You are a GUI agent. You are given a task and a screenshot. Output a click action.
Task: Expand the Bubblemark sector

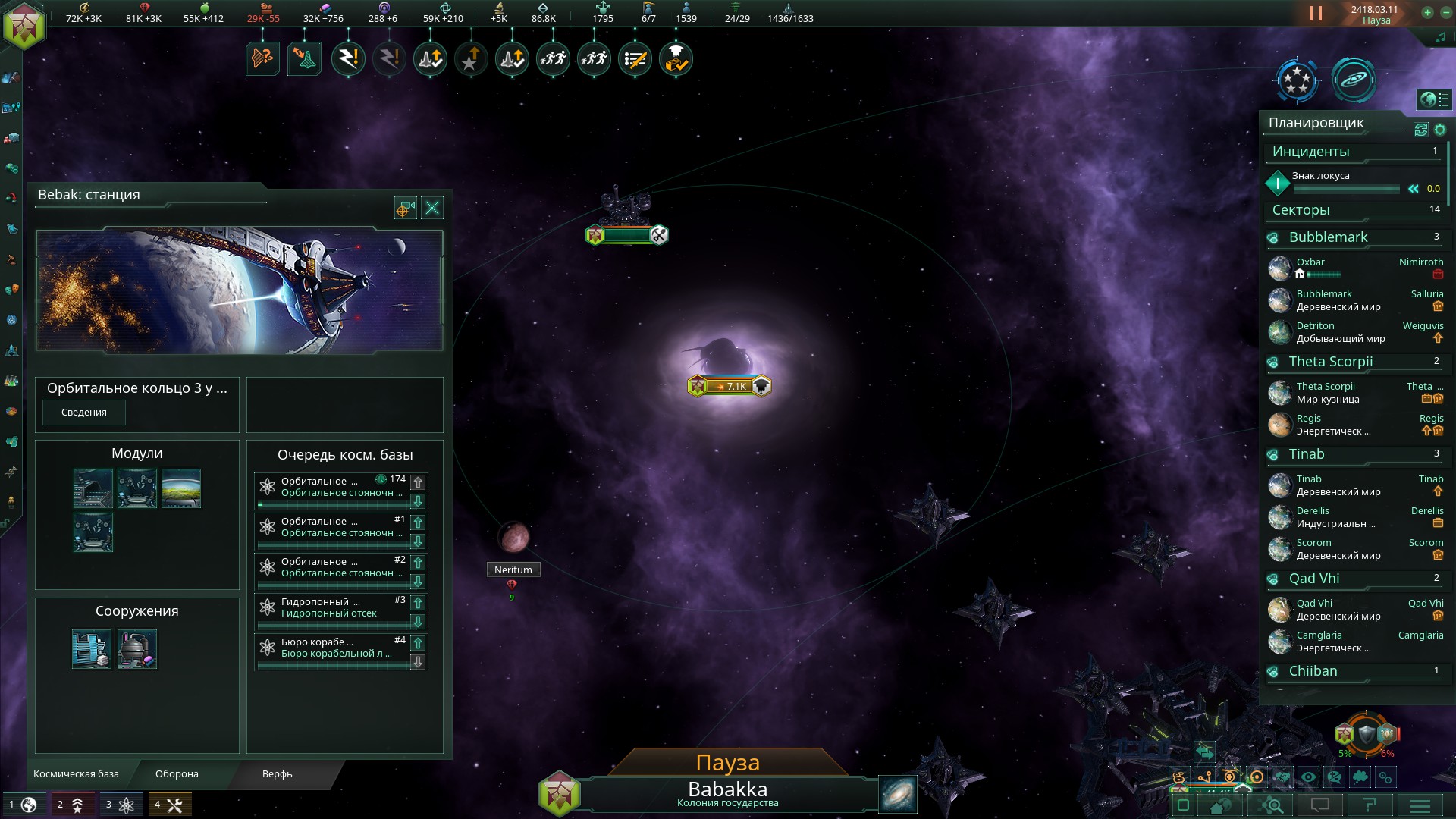1328,237
